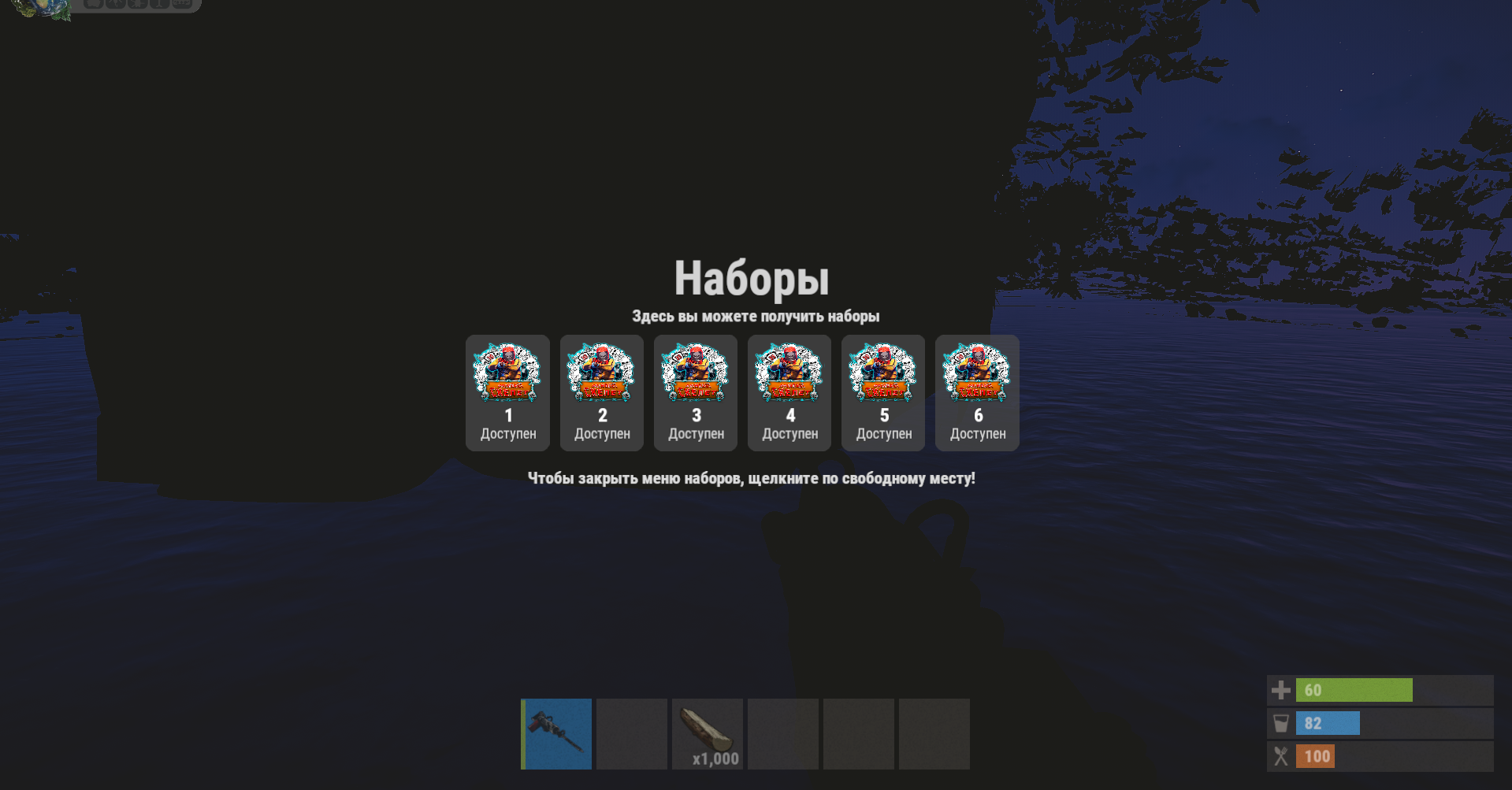Select the jackhammer in hotbar slot one
The image size is (1512, 790).
(x=555, y=733)
